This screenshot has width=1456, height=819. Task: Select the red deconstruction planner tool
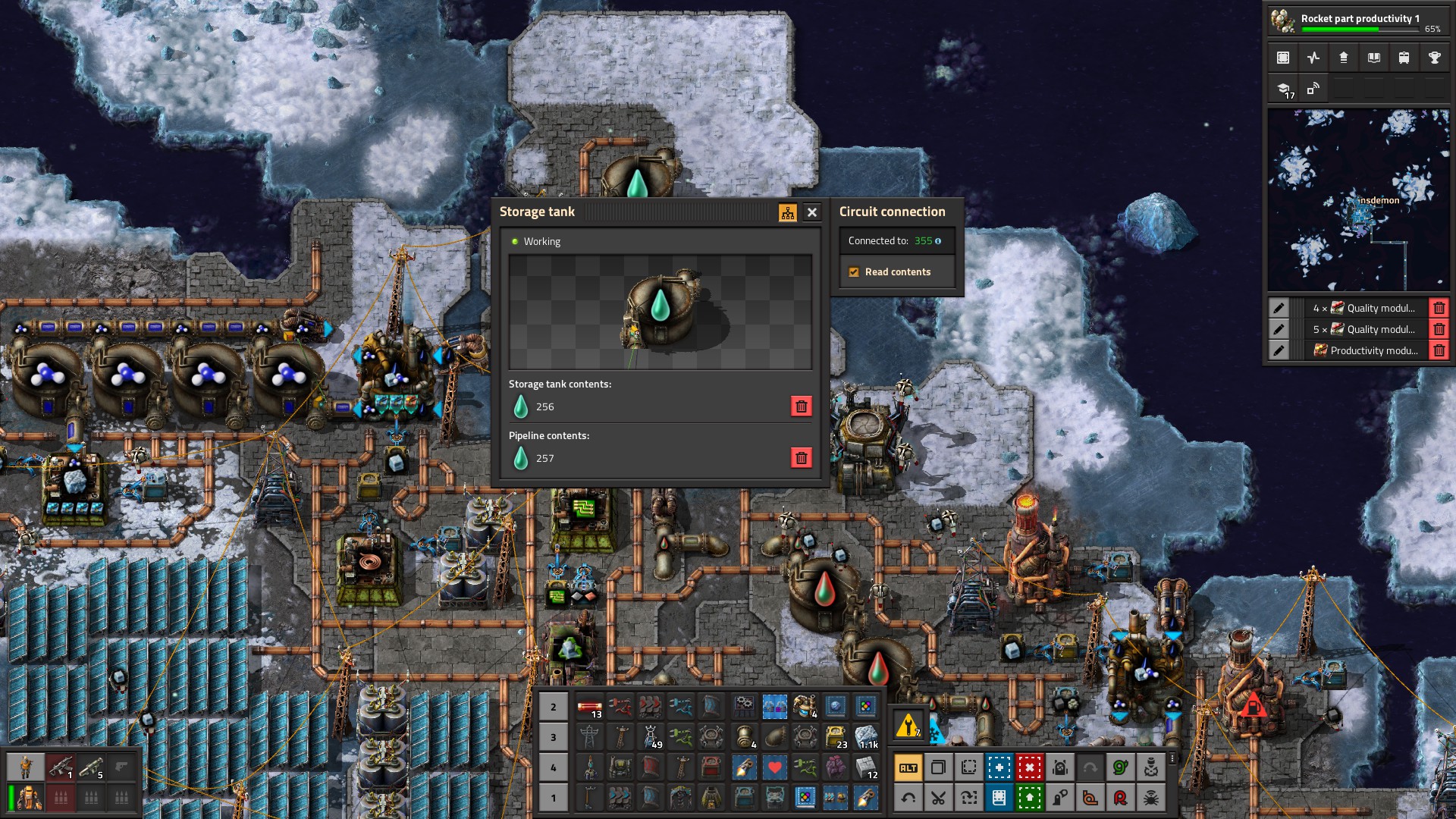point(1029,767)
